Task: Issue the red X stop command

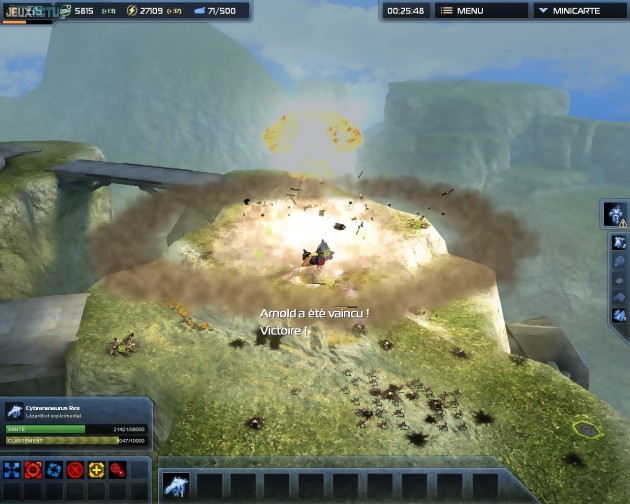Action: pos(75,470)
